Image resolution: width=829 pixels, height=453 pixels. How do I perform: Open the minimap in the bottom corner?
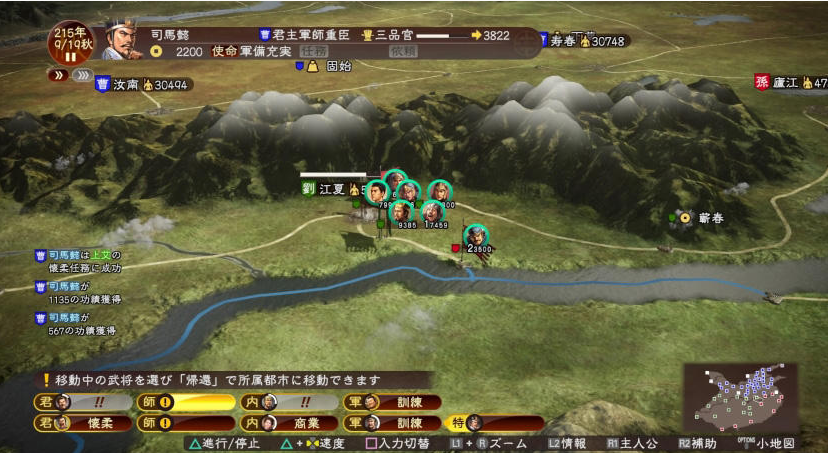tap(740, 395)
